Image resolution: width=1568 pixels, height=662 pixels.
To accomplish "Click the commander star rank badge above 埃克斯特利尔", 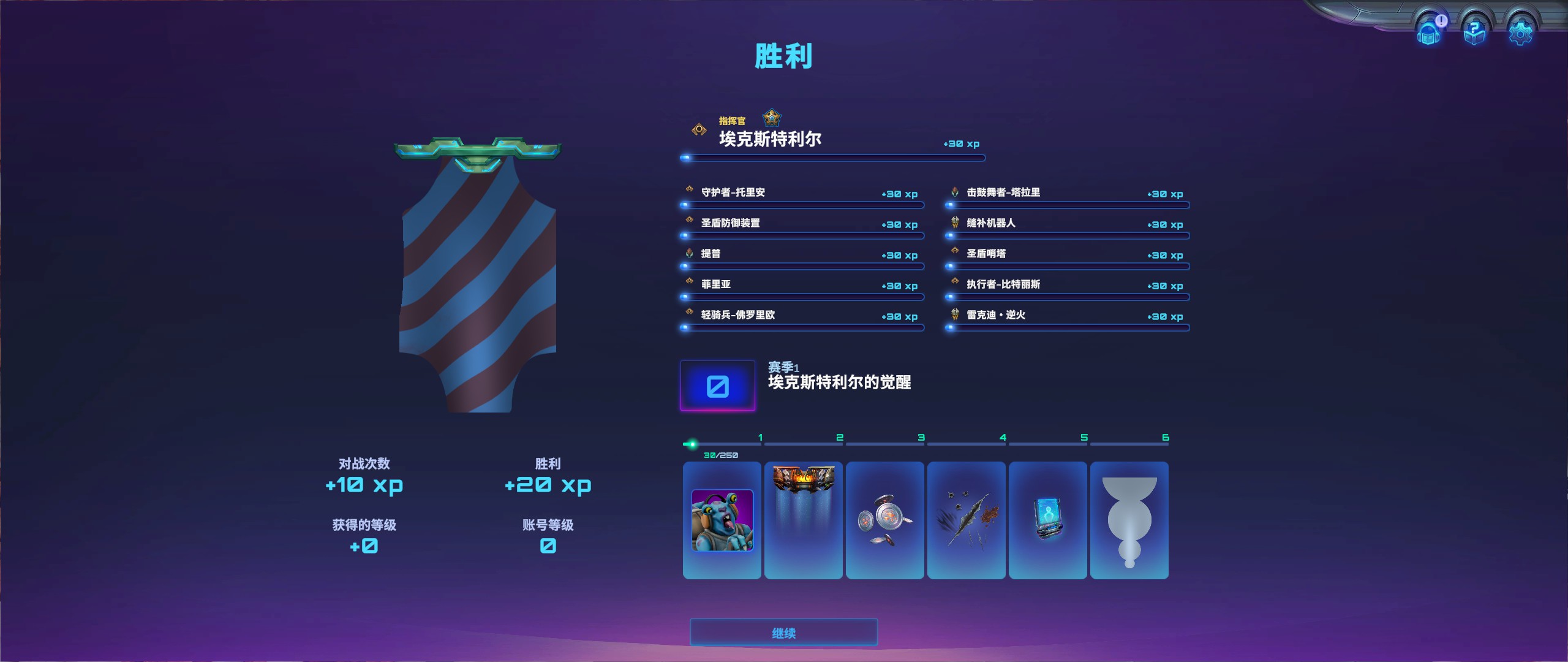I will tap(771, 118).
